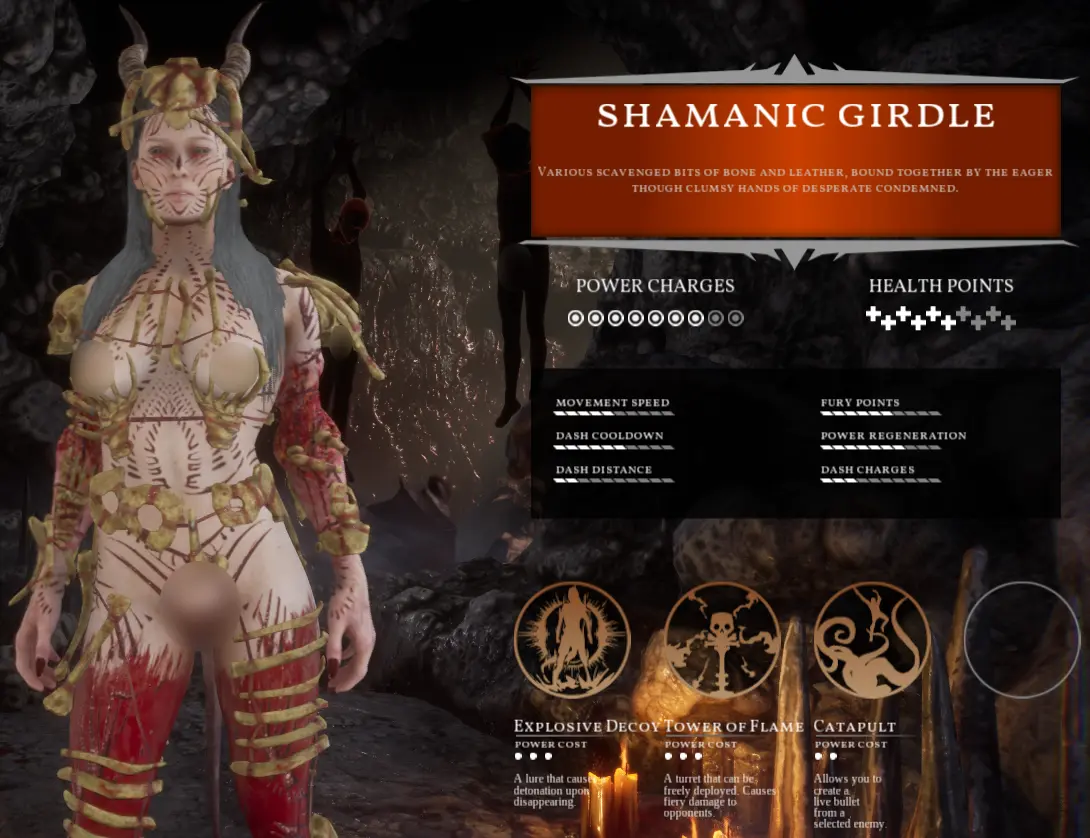The image size is (1090, 838).
Task: Select the Explosive Decoy power icon
Action: pyautogui.click(x=572, y=640)
